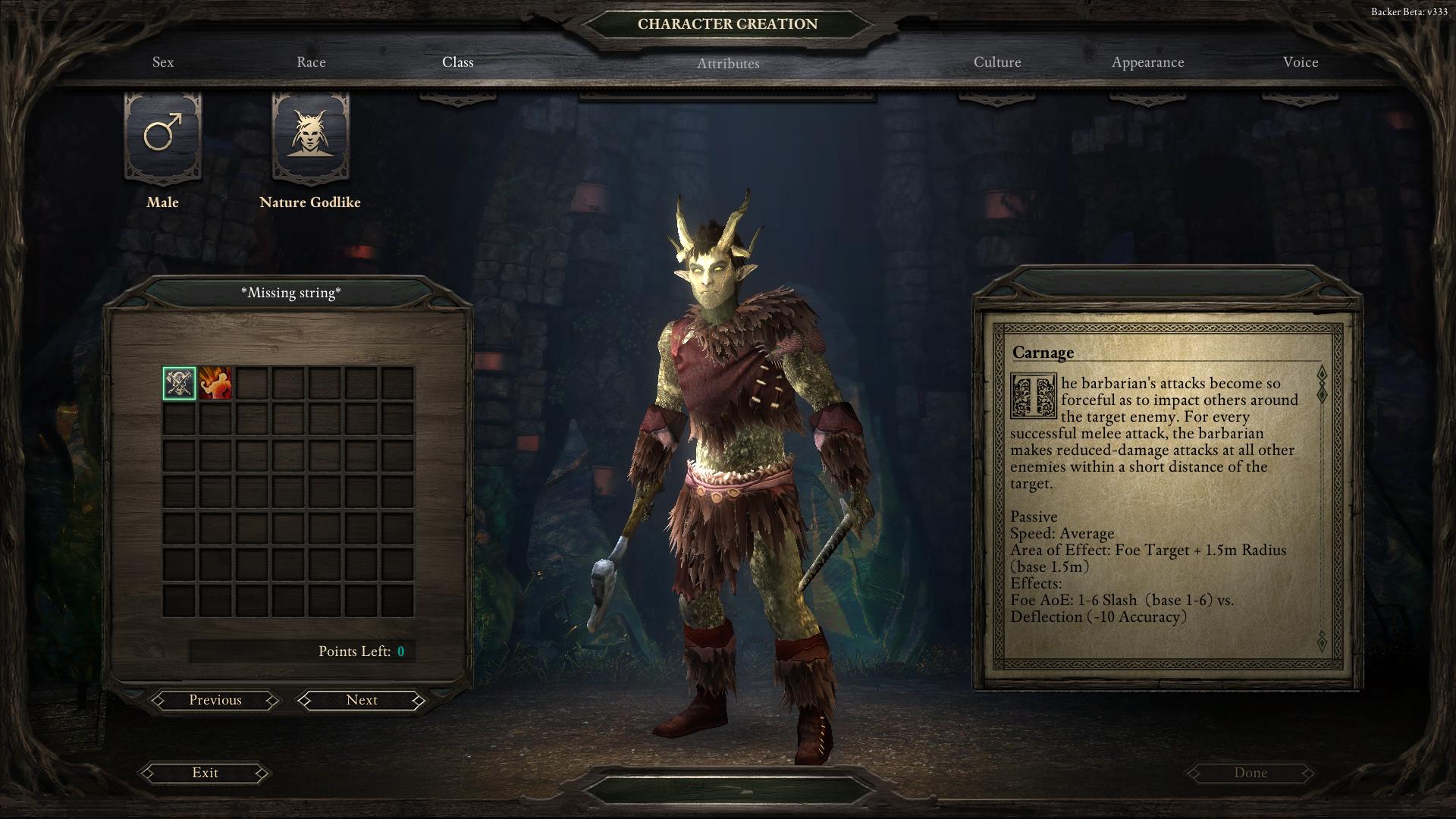1456x819 pixels.
Task: Advance with the Next button
Action: pos(362,700)
